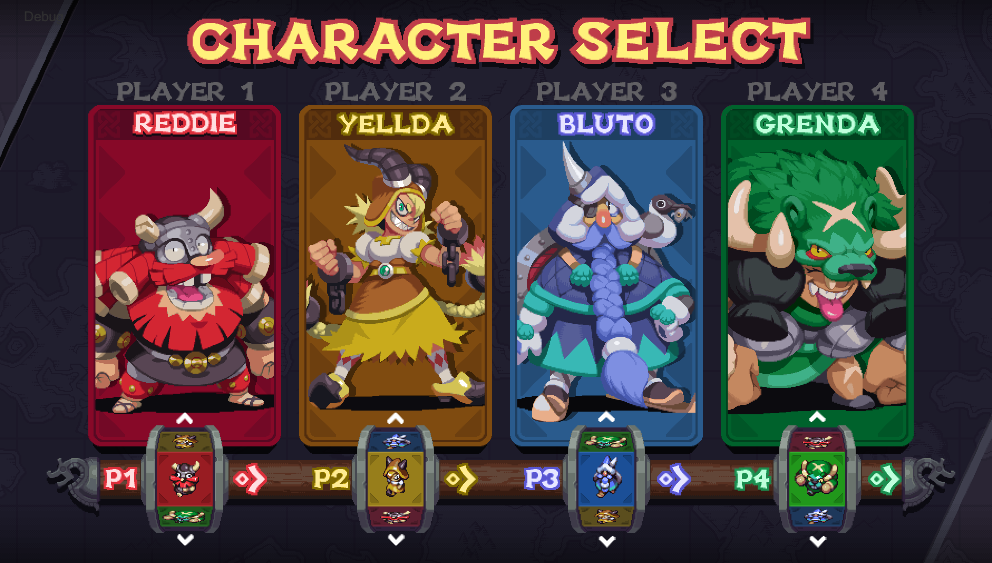Select the Grenda character card
The height and width of the screenshot is (563, 992).
(818, 275)
